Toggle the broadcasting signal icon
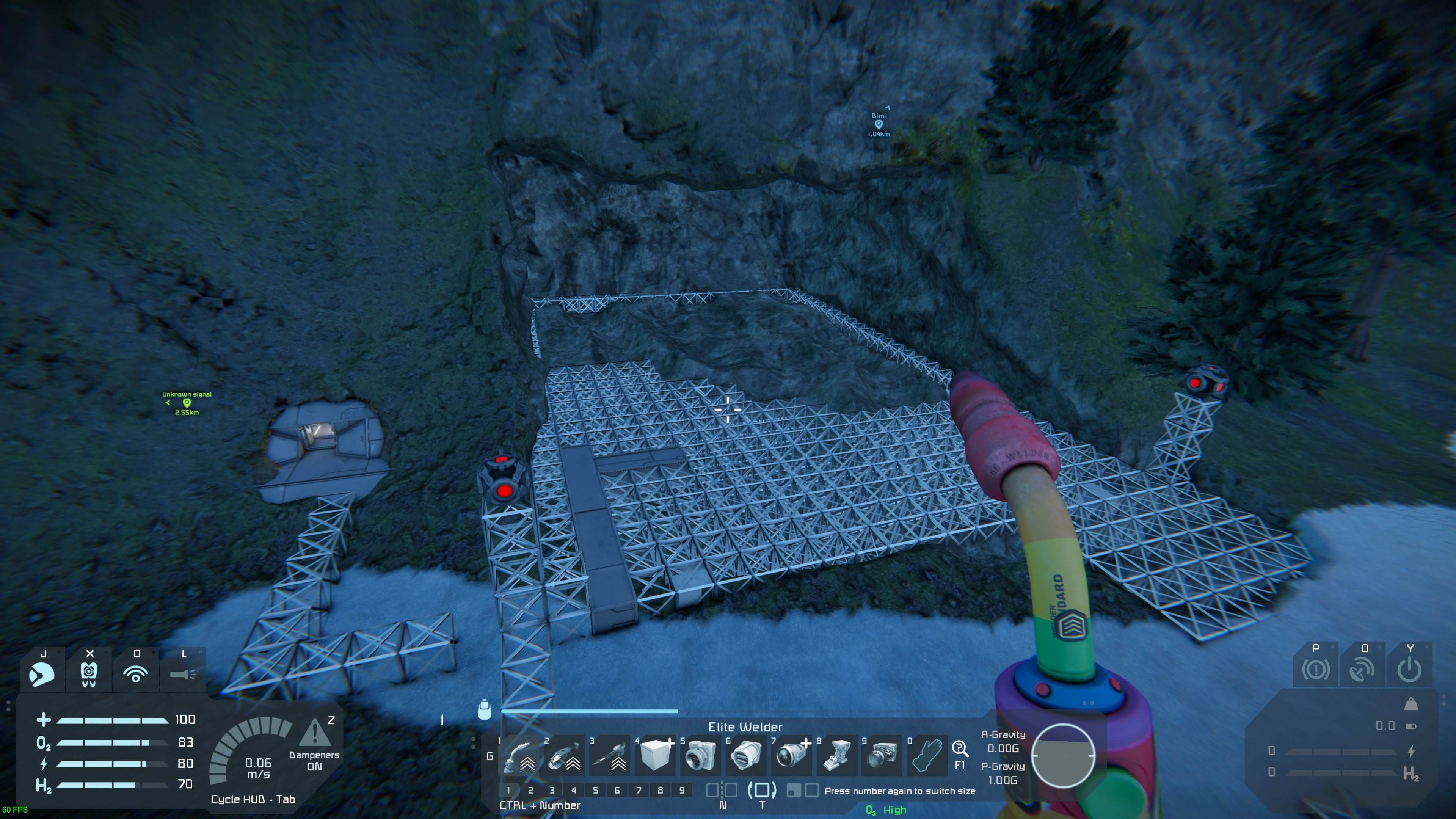This screenshot has width=1456, height=819. tap(136, 673)
